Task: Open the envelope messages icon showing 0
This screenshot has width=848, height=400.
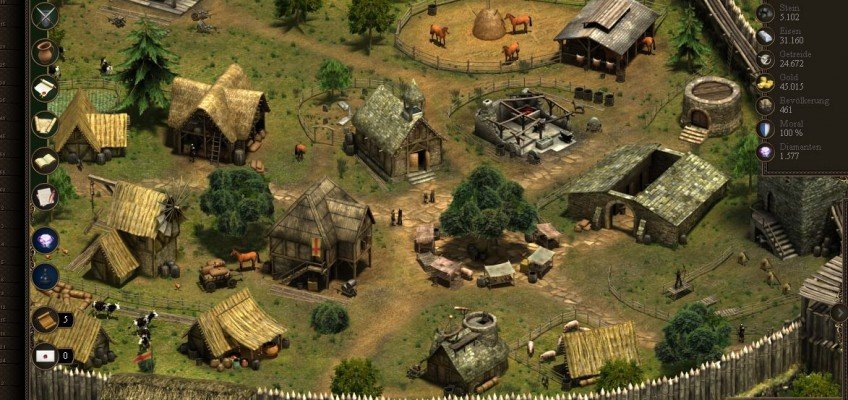Action: (x=45, y=355)
